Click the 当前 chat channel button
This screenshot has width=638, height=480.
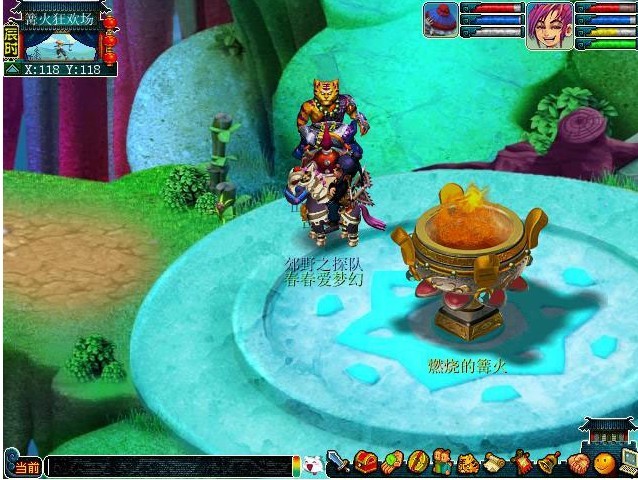(26, 467)
